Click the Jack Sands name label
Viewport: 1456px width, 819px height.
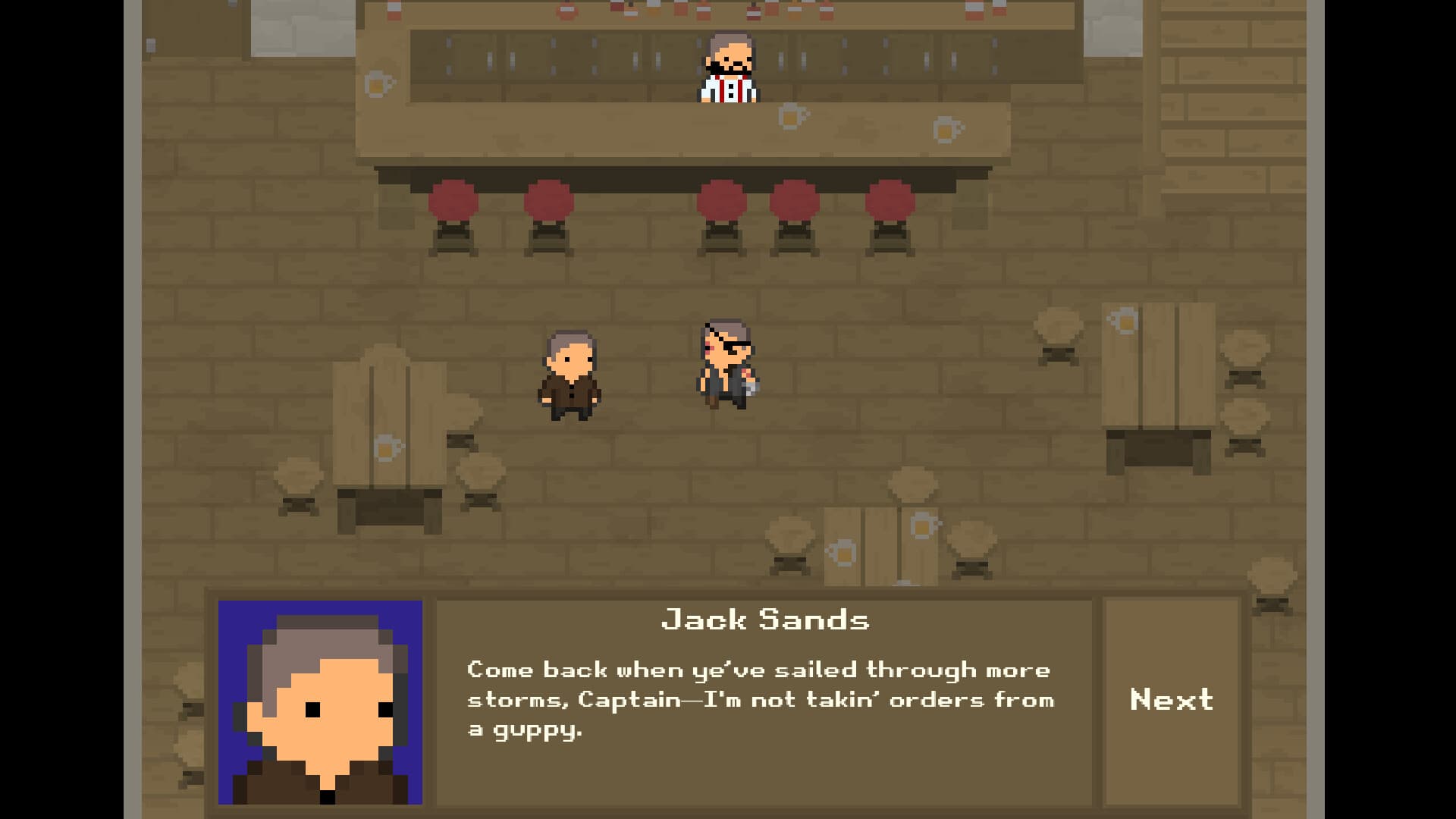766,620
